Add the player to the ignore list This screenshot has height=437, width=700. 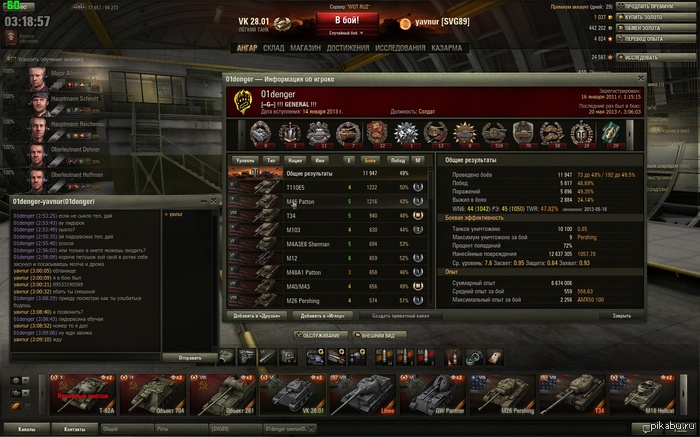coord(321,316)
